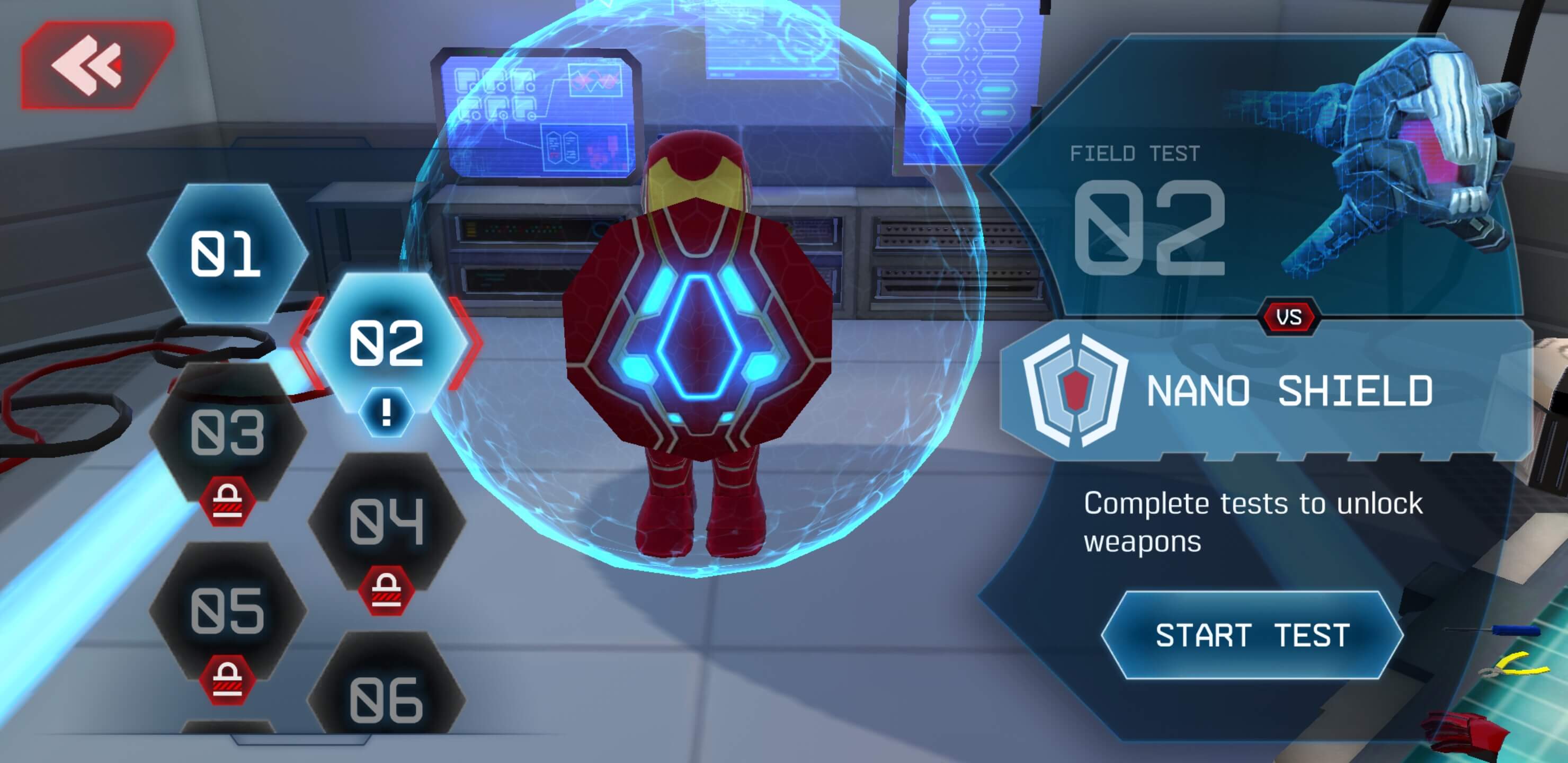Choose field test 06 hexagon
This screenshot has width=1568, height=763.
(387, 699)
